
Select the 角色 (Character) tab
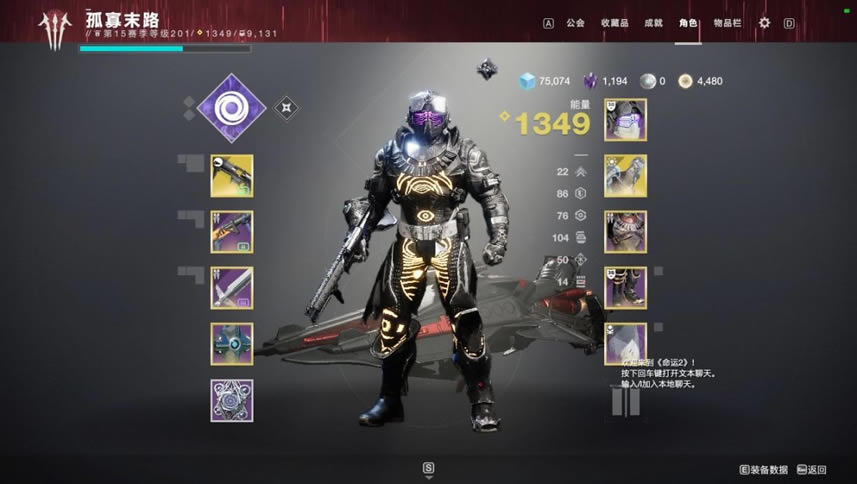tap(688, 23)
